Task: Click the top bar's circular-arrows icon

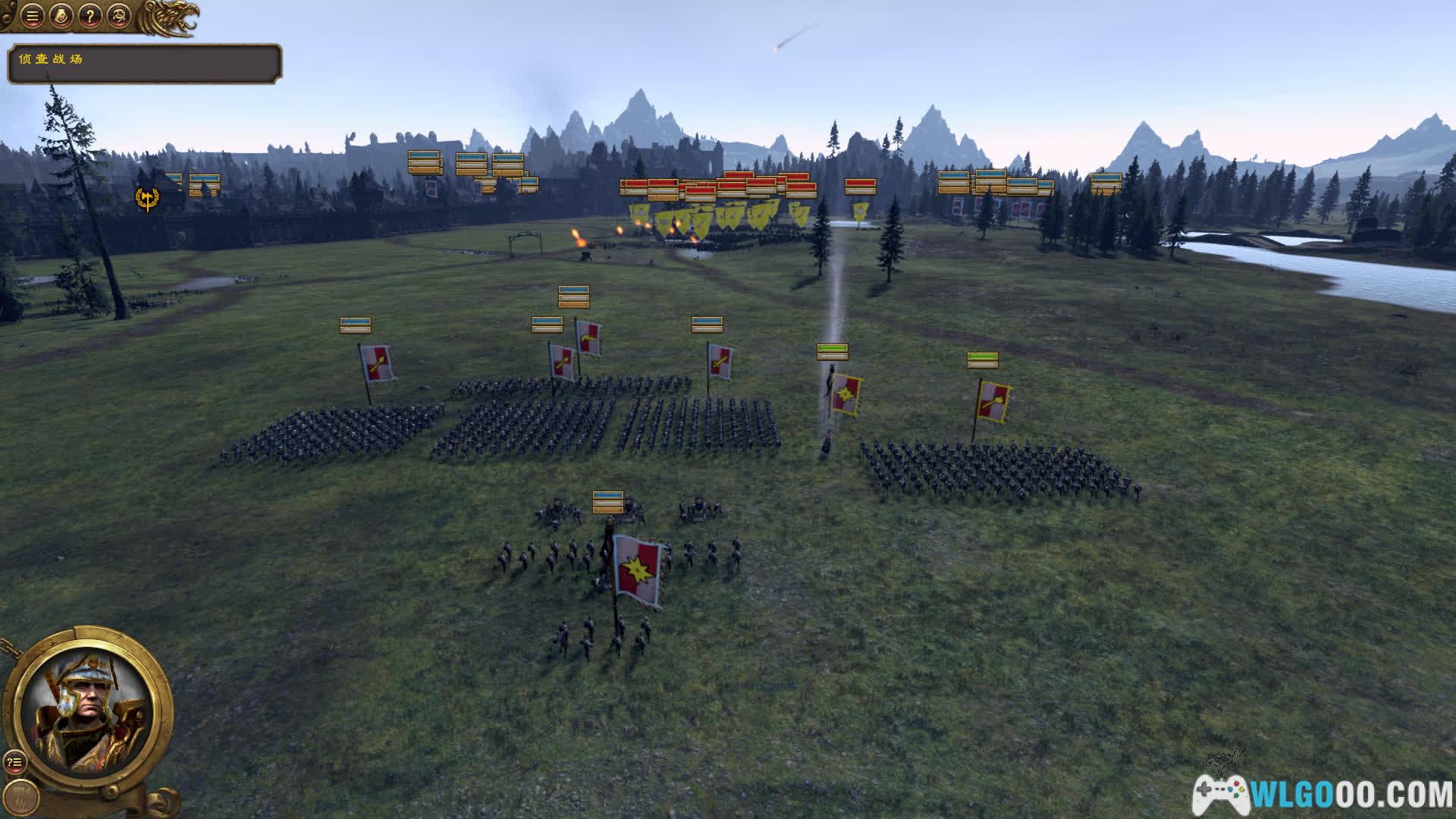Action: (118, 16)
